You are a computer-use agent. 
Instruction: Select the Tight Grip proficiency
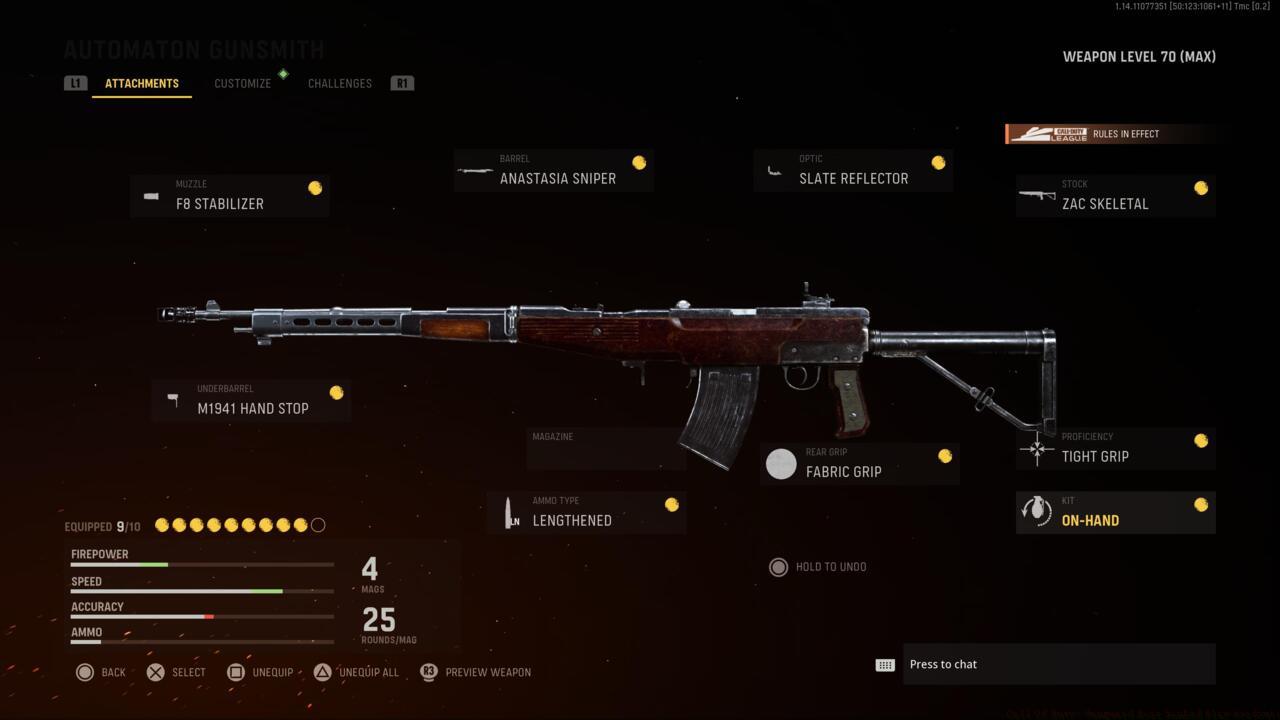tap(1115, 448)
